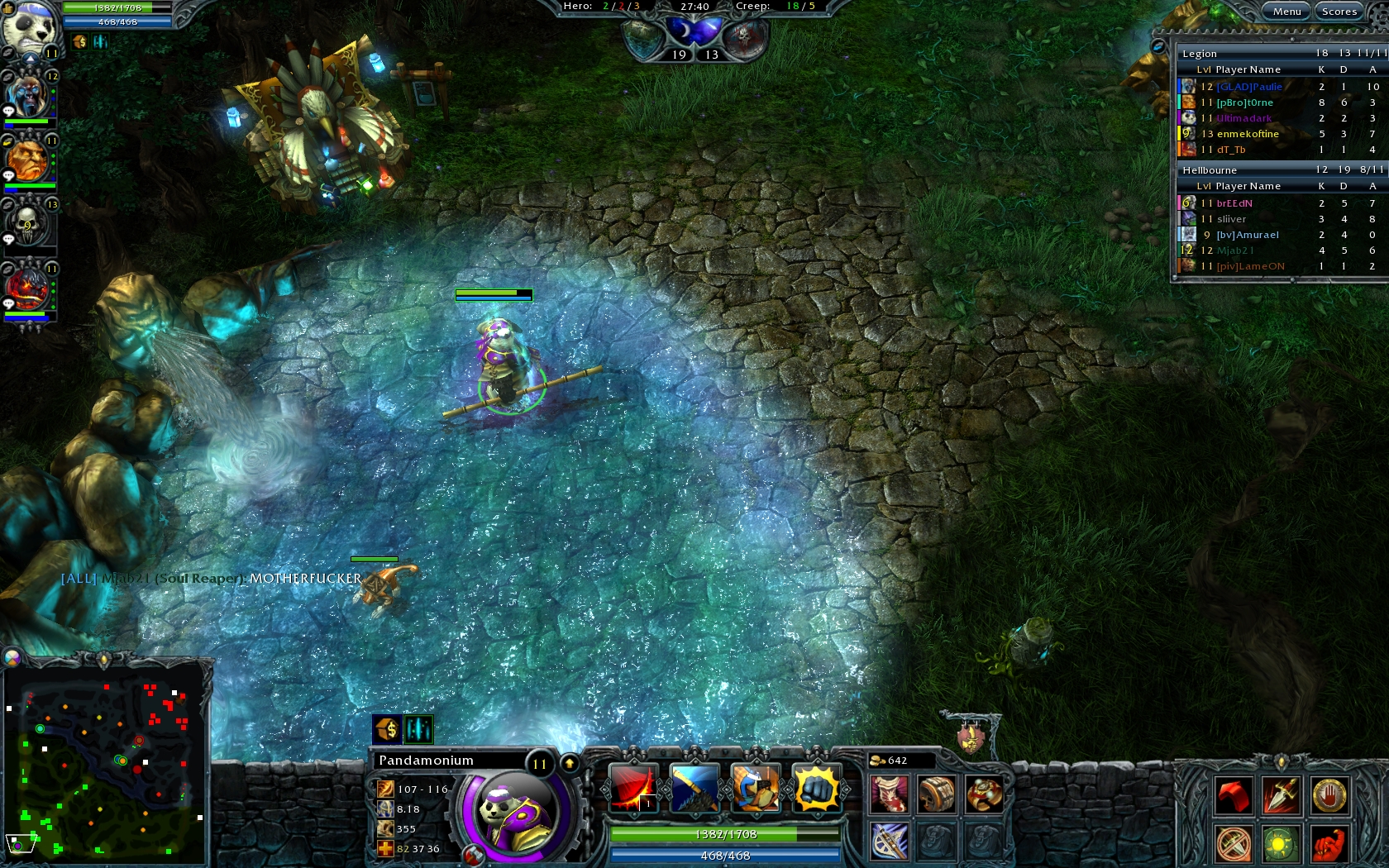Activate the red fan first ability
The width and height of the screenshot is (1389, 868).
(633, 788)
